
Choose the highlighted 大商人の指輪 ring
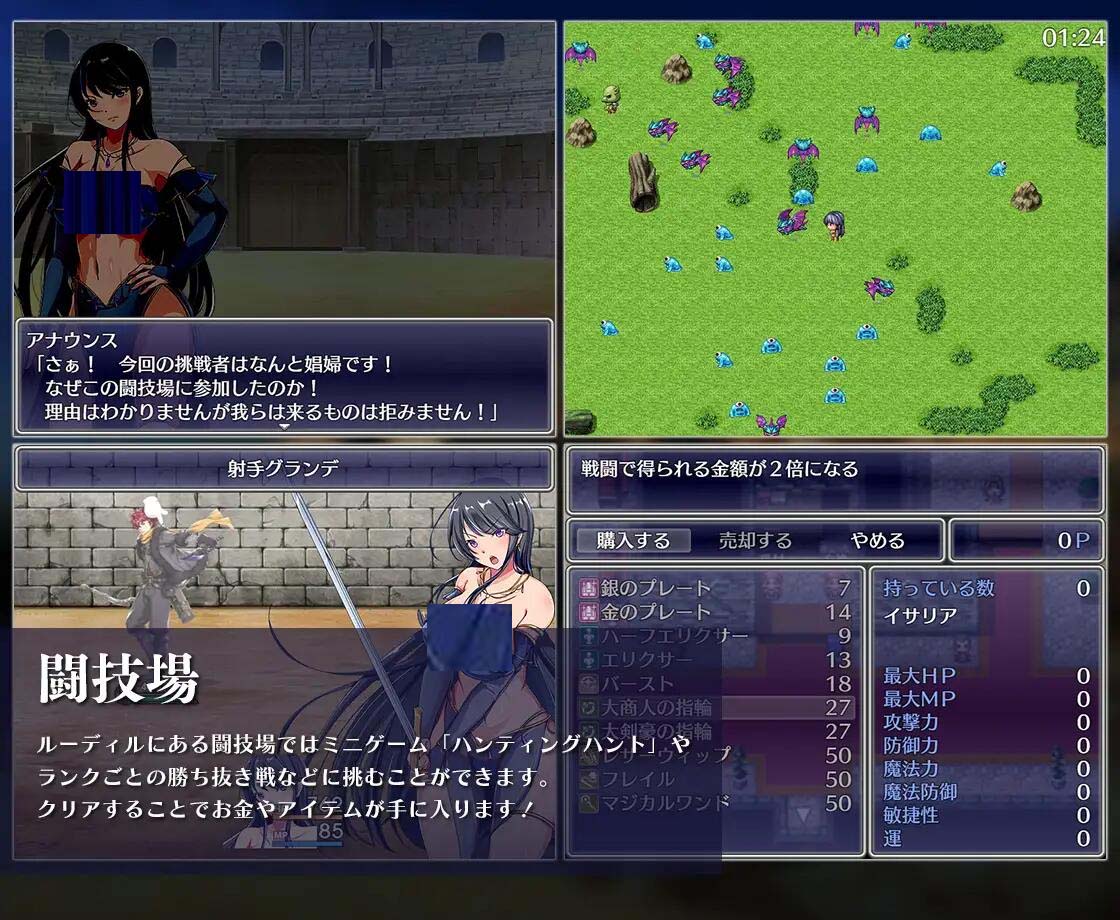point(715,708)
